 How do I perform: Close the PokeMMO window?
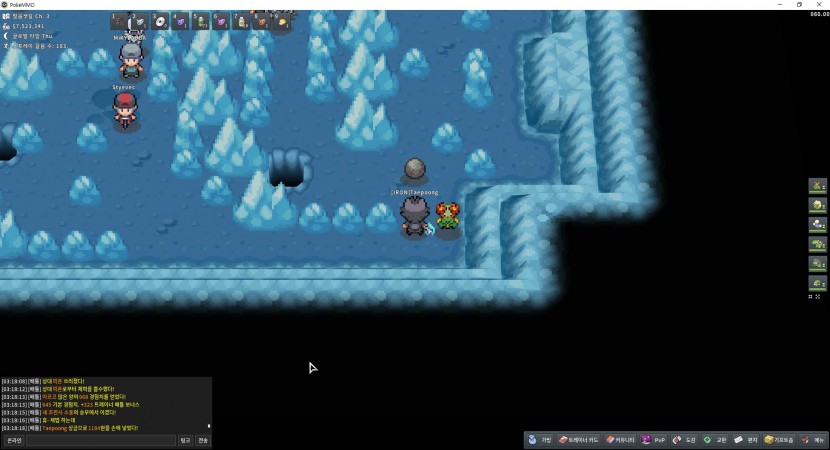pos(819,4)
